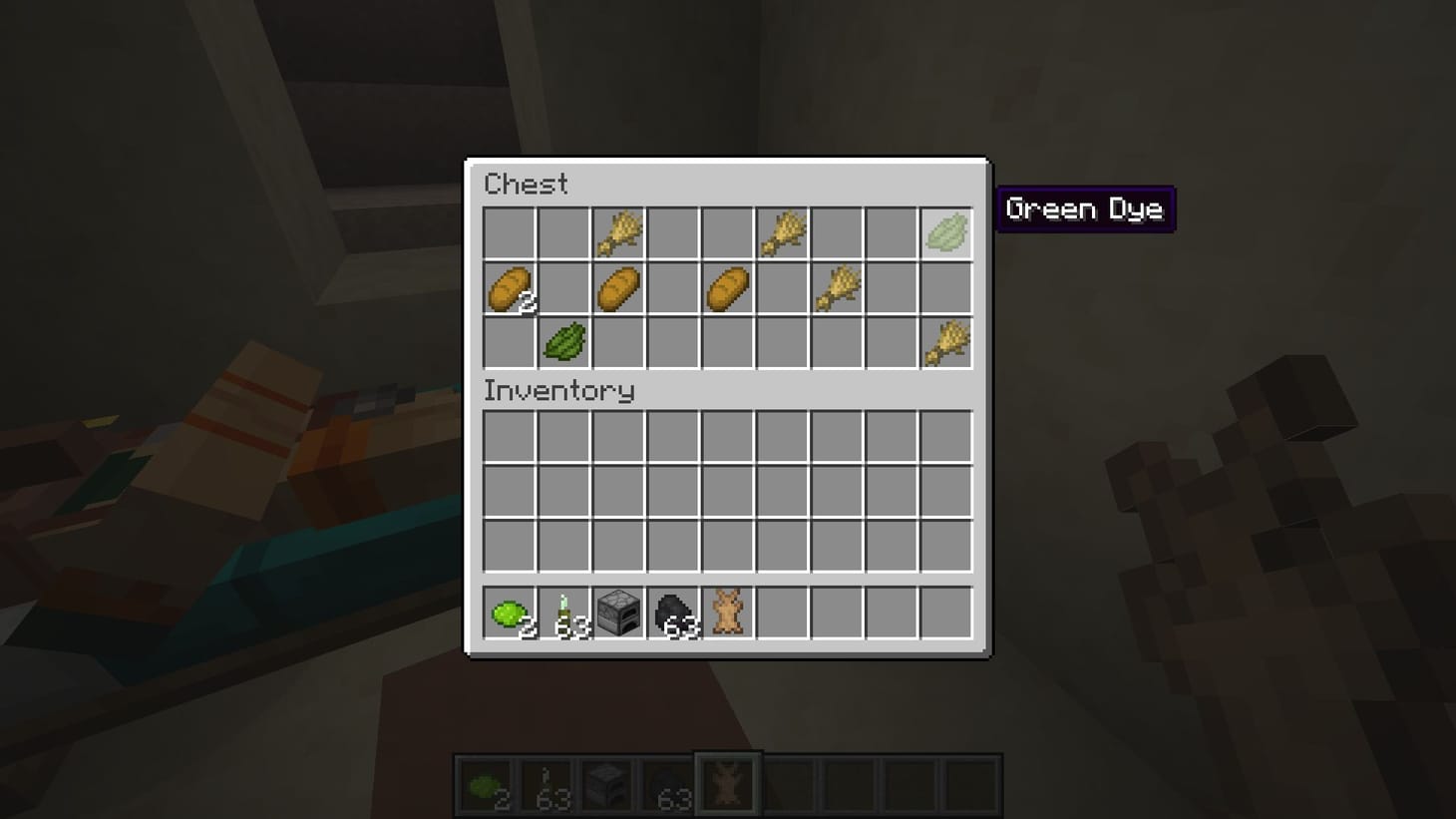Select the lime dye pair in the hotbar

(x=508, y=613)
